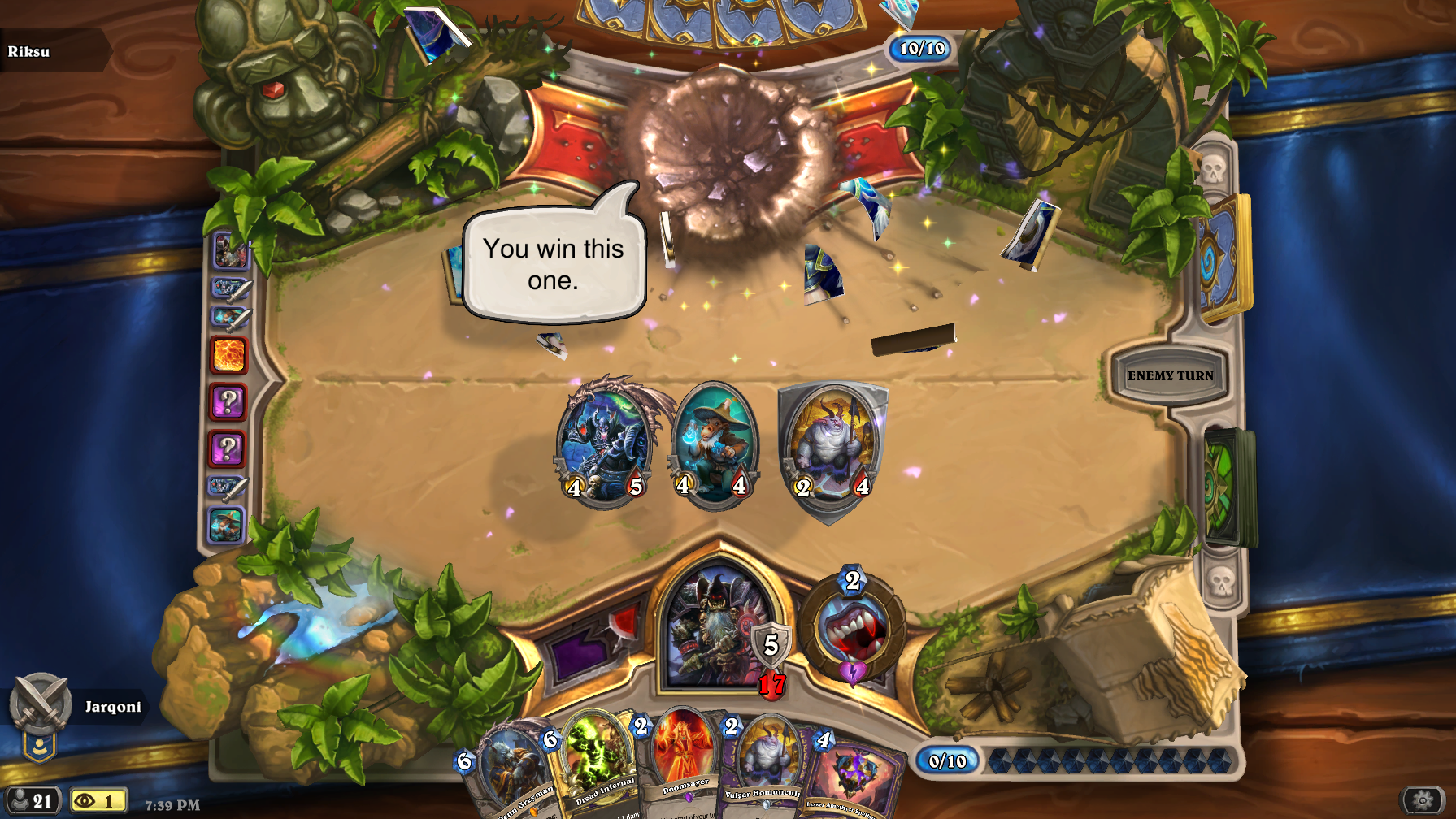
Task: Click the green-backed player deck
Action: (x=1228, y=486)
